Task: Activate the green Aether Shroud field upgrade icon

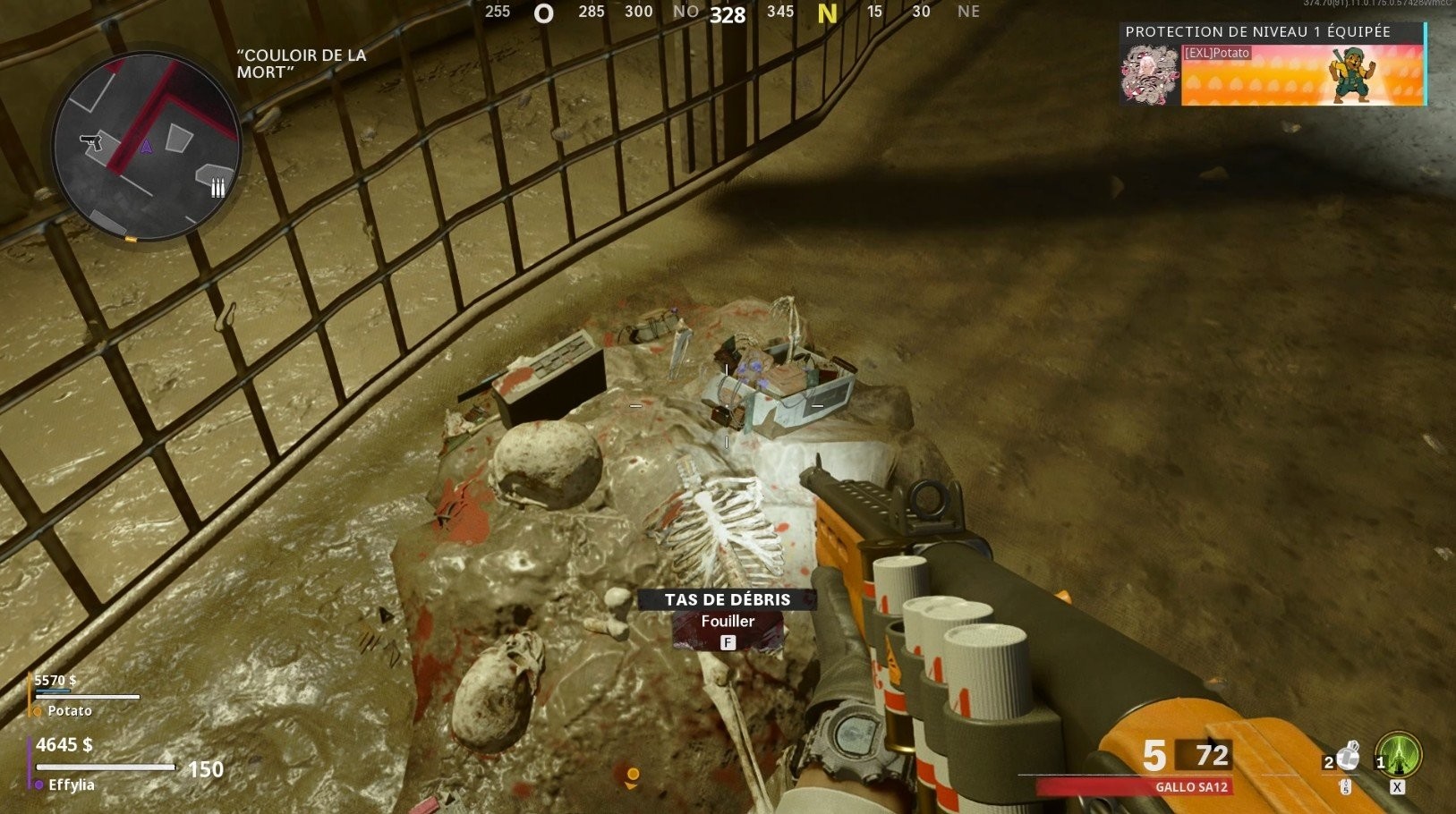Action: point(1398,755)
